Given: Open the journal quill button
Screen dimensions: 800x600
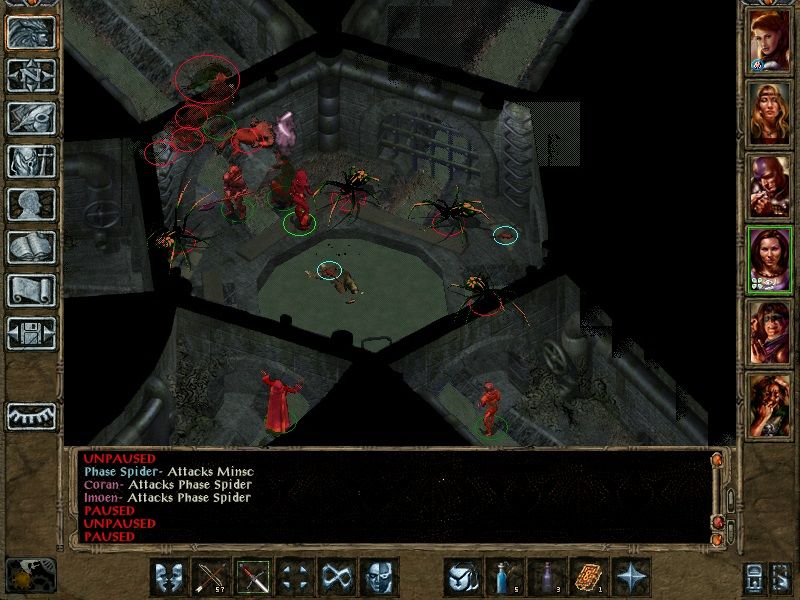Looking at the screenshot, I should [29, 117].
